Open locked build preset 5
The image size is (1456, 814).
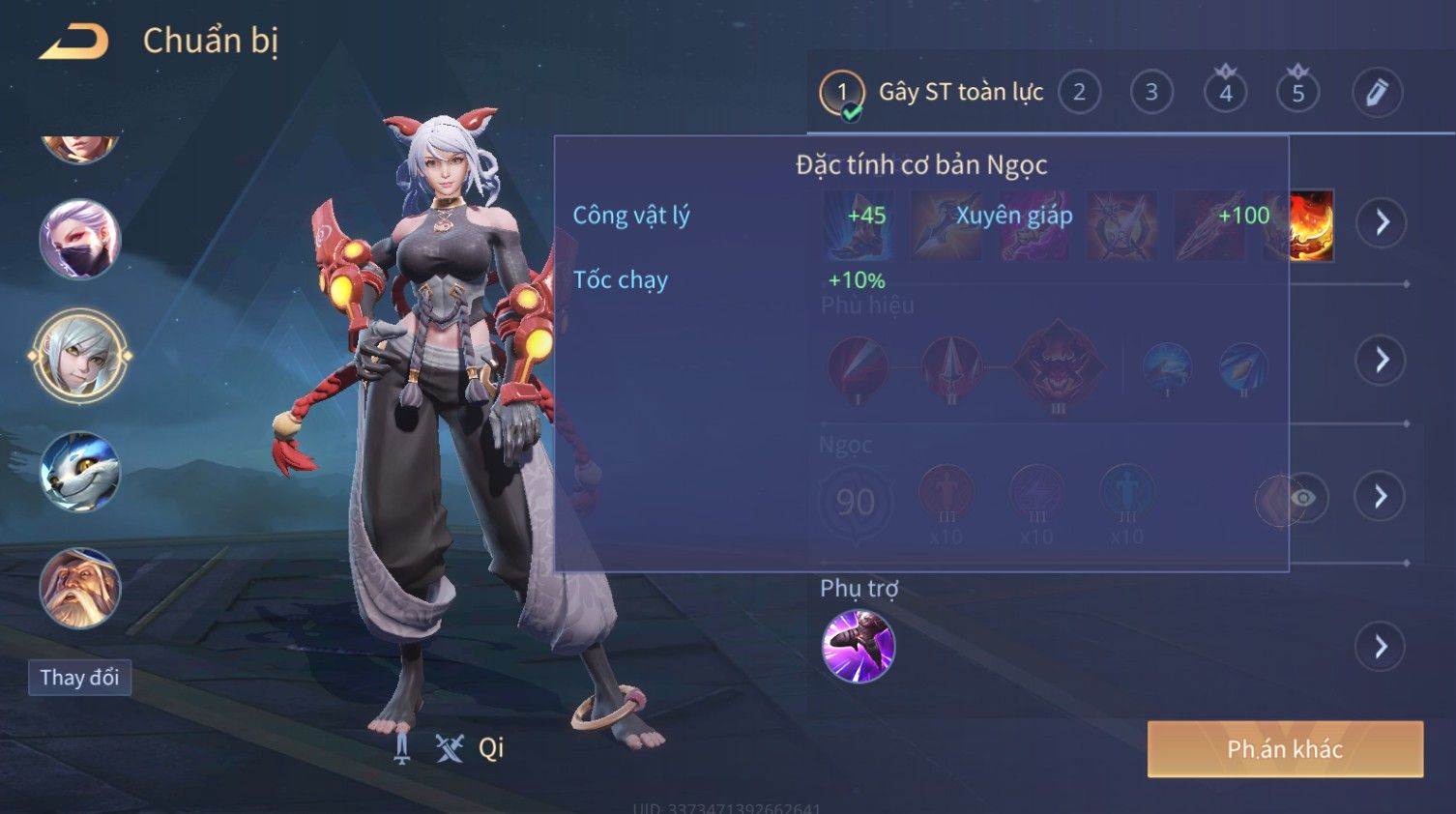(1297, 93)
